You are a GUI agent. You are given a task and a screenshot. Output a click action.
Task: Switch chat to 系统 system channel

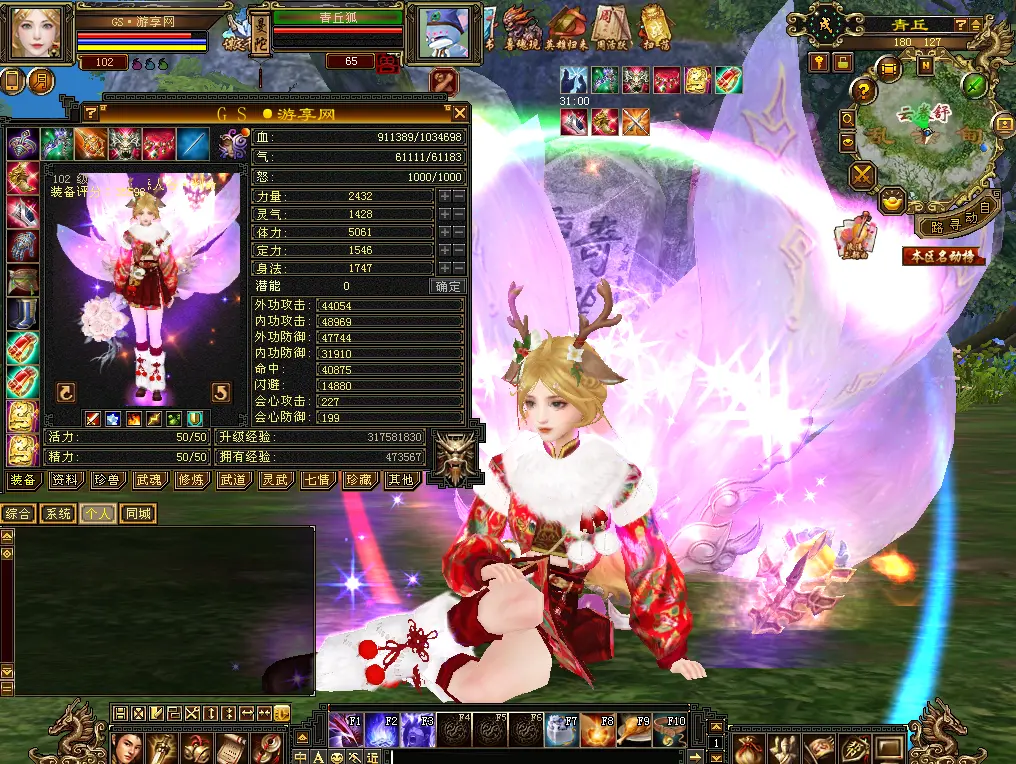coord(57,514)
